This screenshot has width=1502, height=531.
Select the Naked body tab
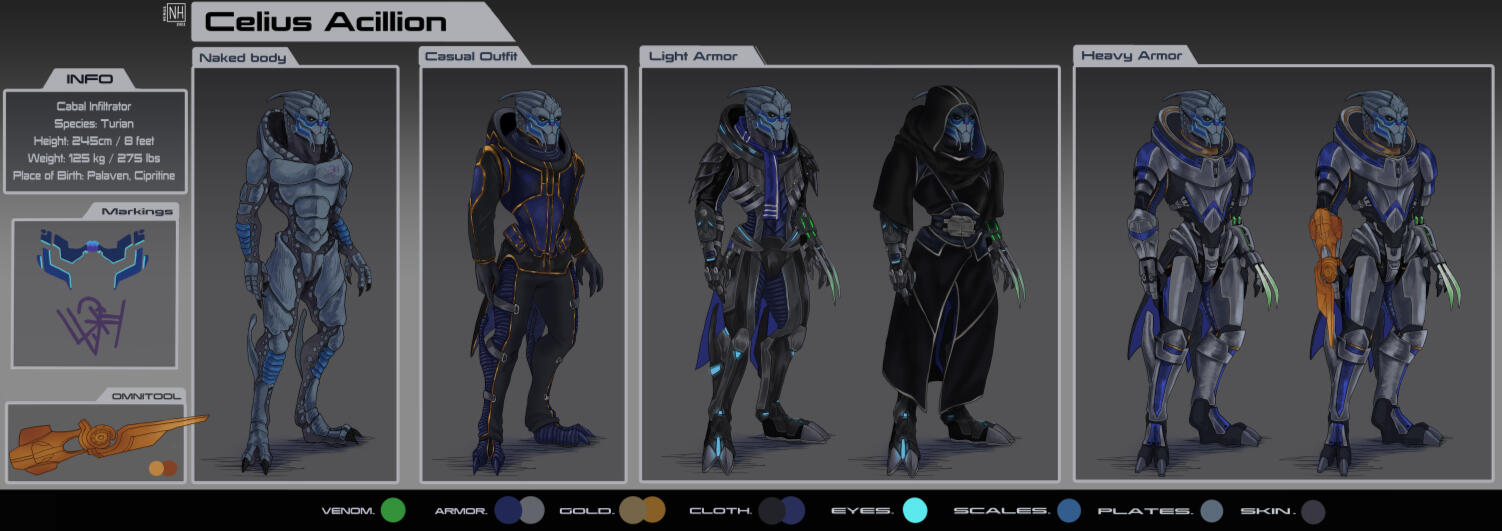pos(243,58)
